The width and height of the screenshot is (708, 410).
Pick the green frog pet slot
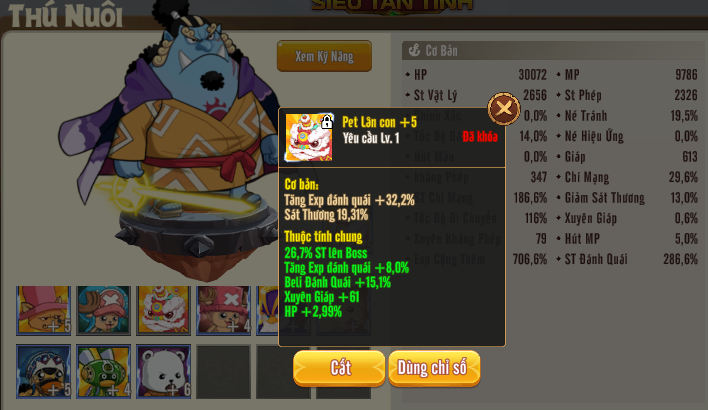(103, 370)
